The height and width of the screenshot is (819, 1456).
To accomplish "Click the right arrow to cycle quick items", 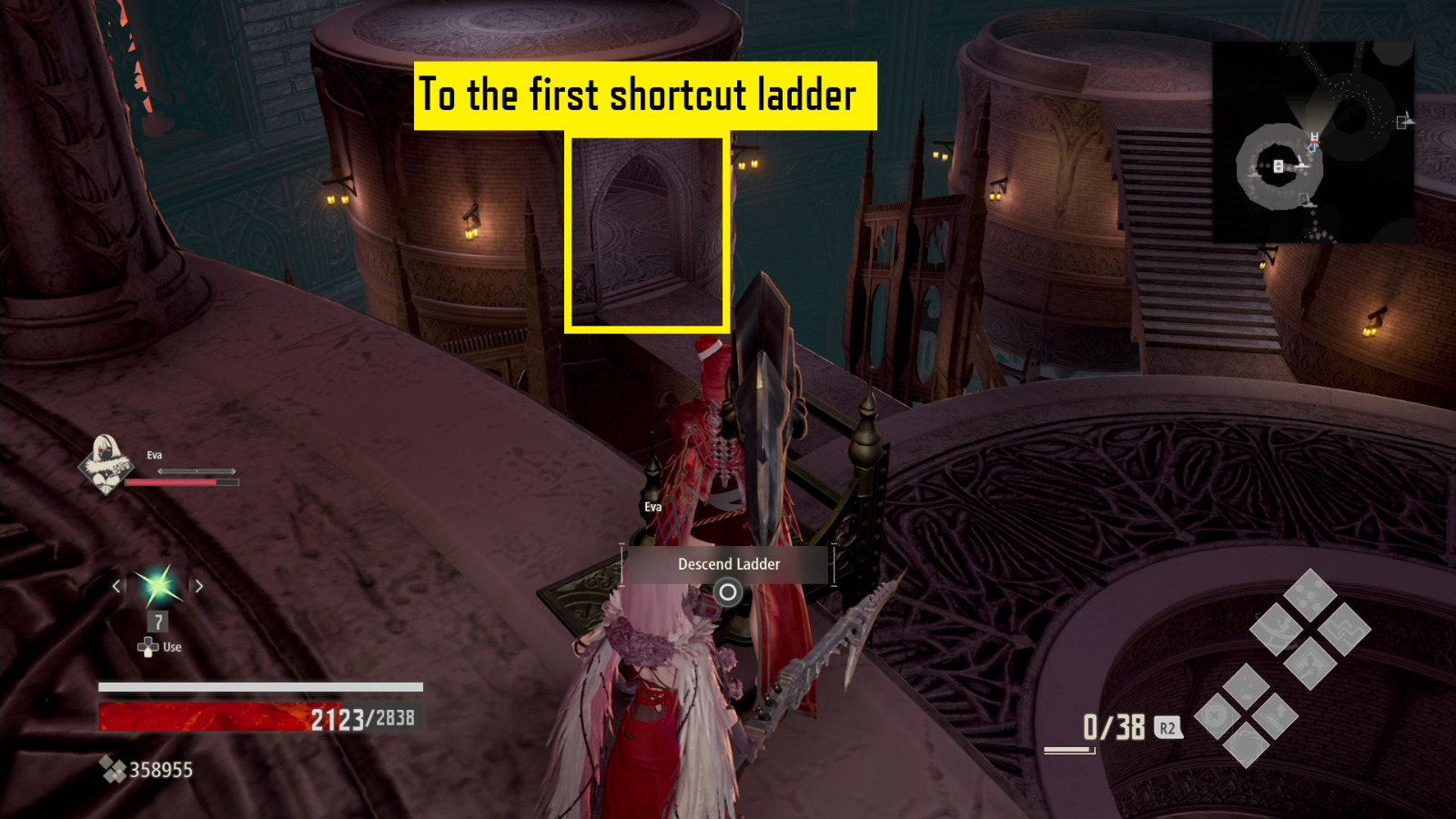I will (199, 586).
